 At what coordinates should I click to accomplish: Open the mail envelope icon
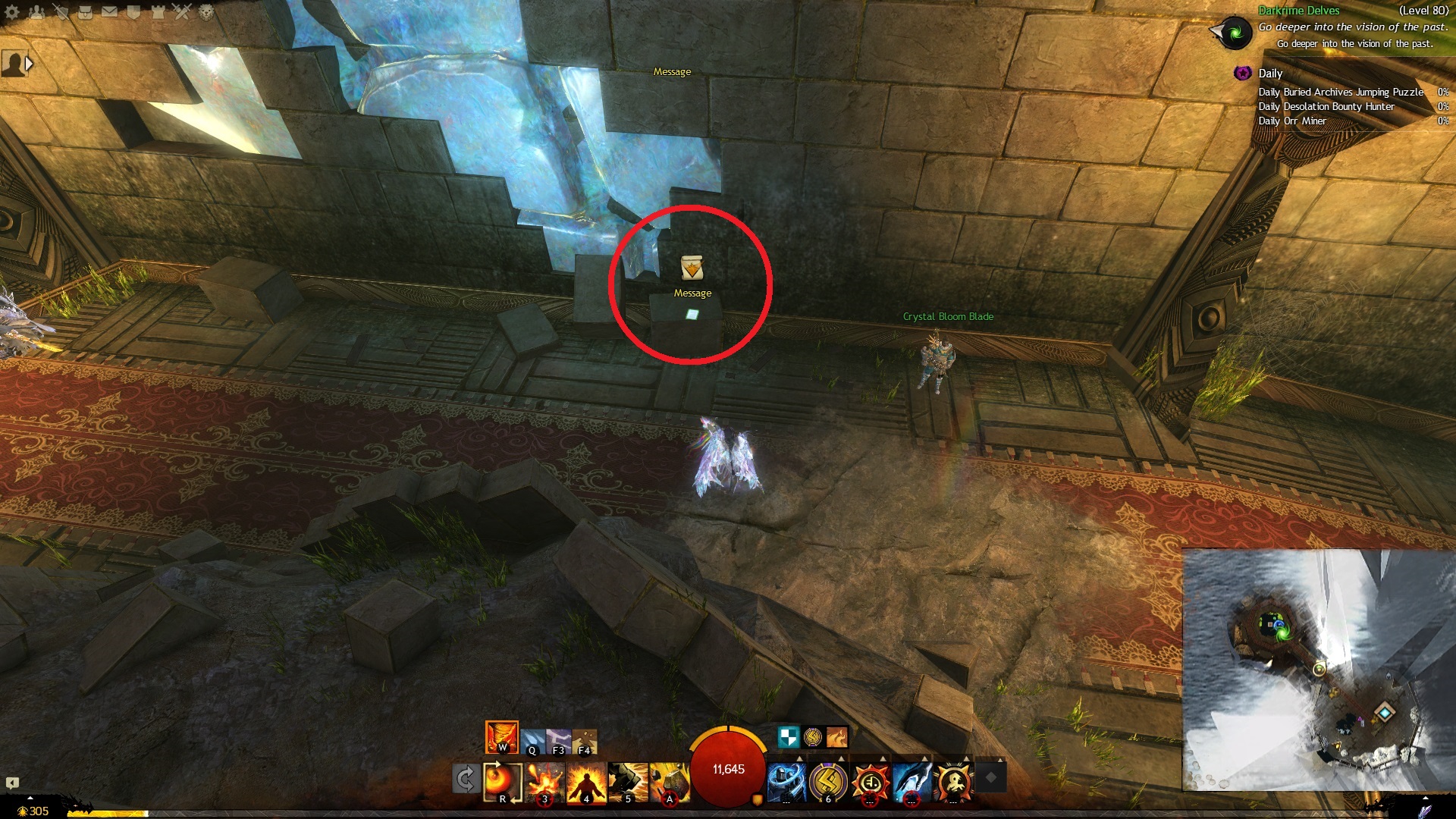pyautogui.click(x=109, y=12)
